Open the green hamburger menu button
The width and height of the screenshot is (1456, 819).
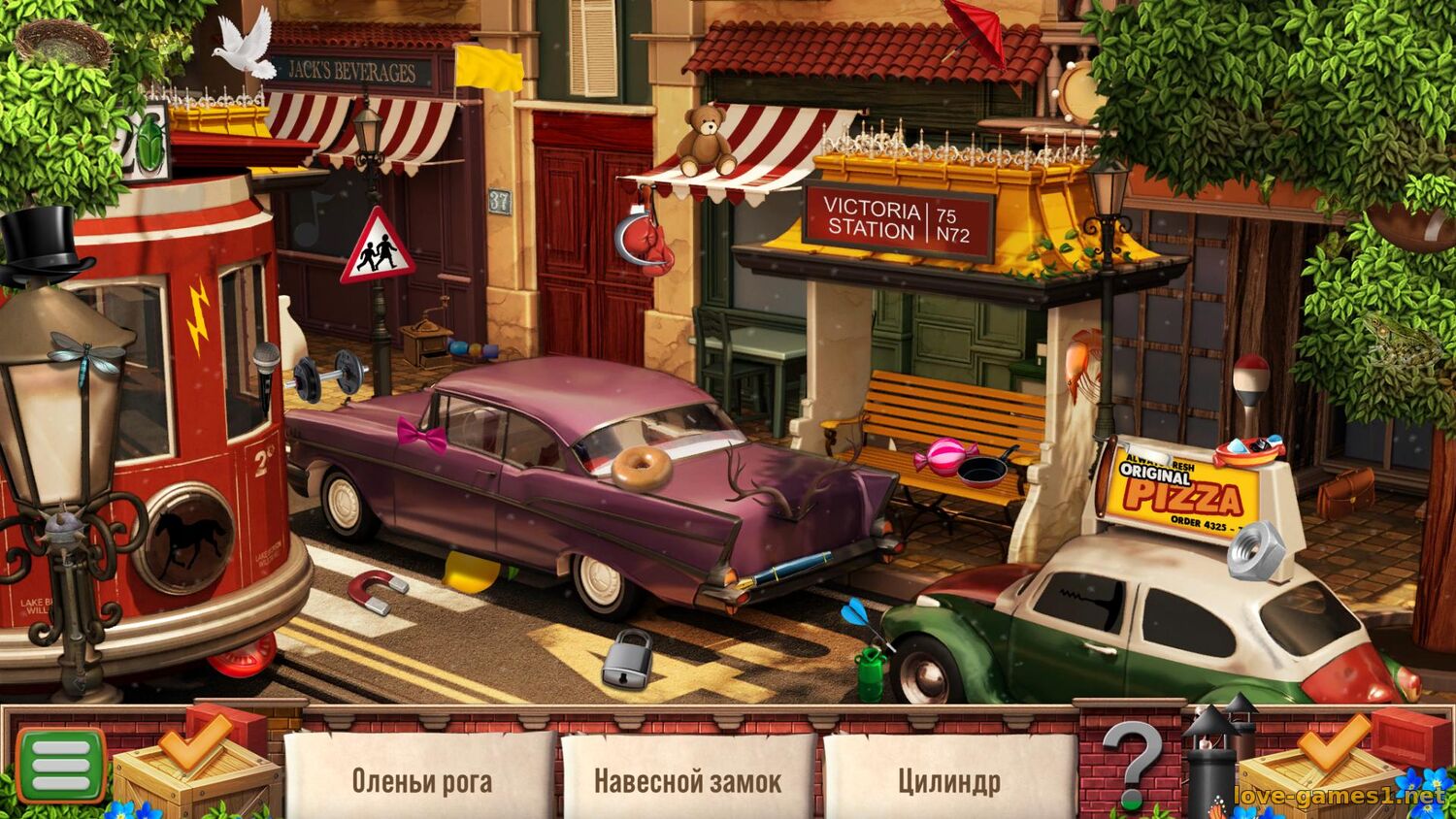click(x=60, y=766)
